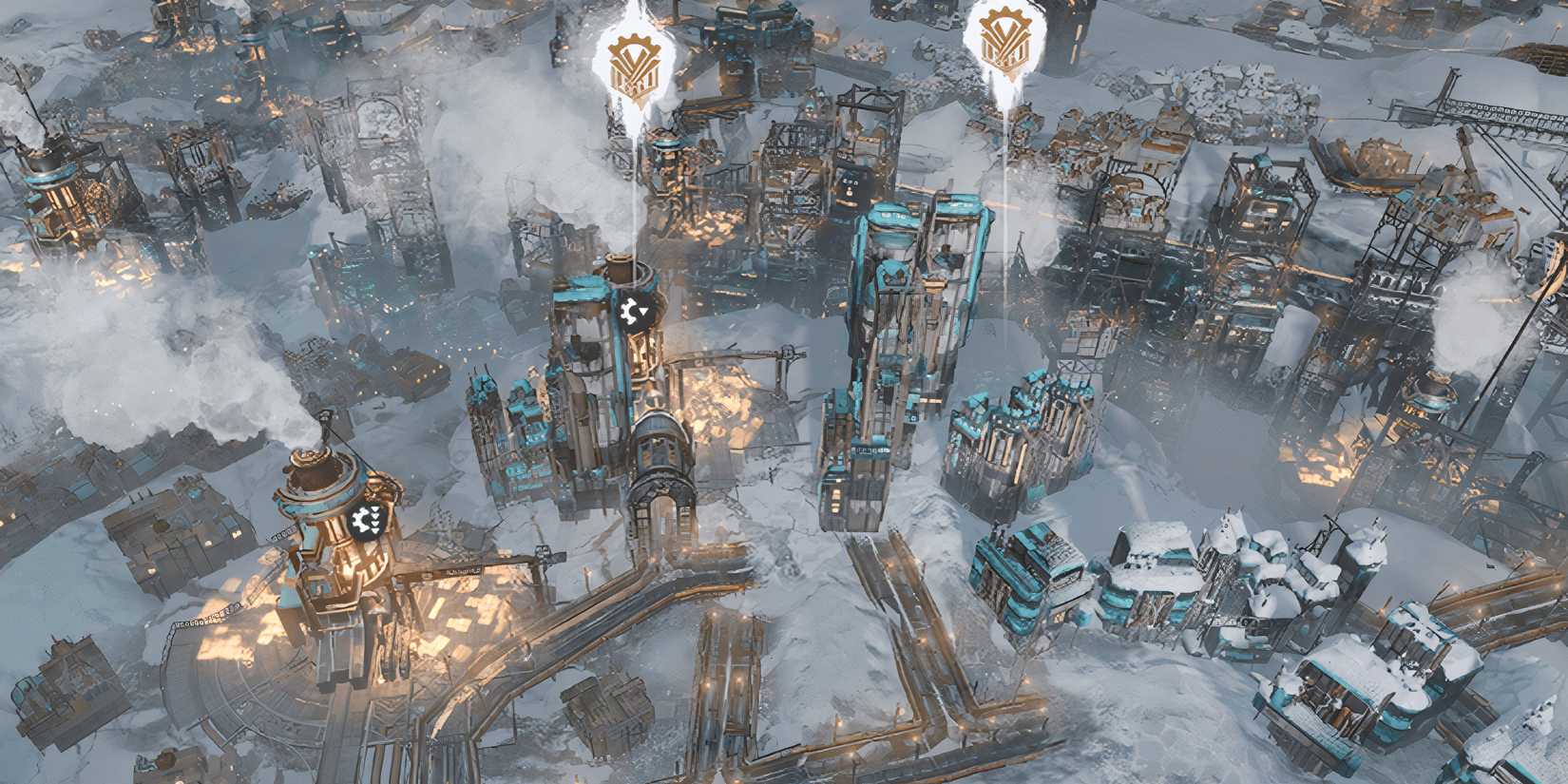Select the steaming generator tower on the left

(323, 513)
